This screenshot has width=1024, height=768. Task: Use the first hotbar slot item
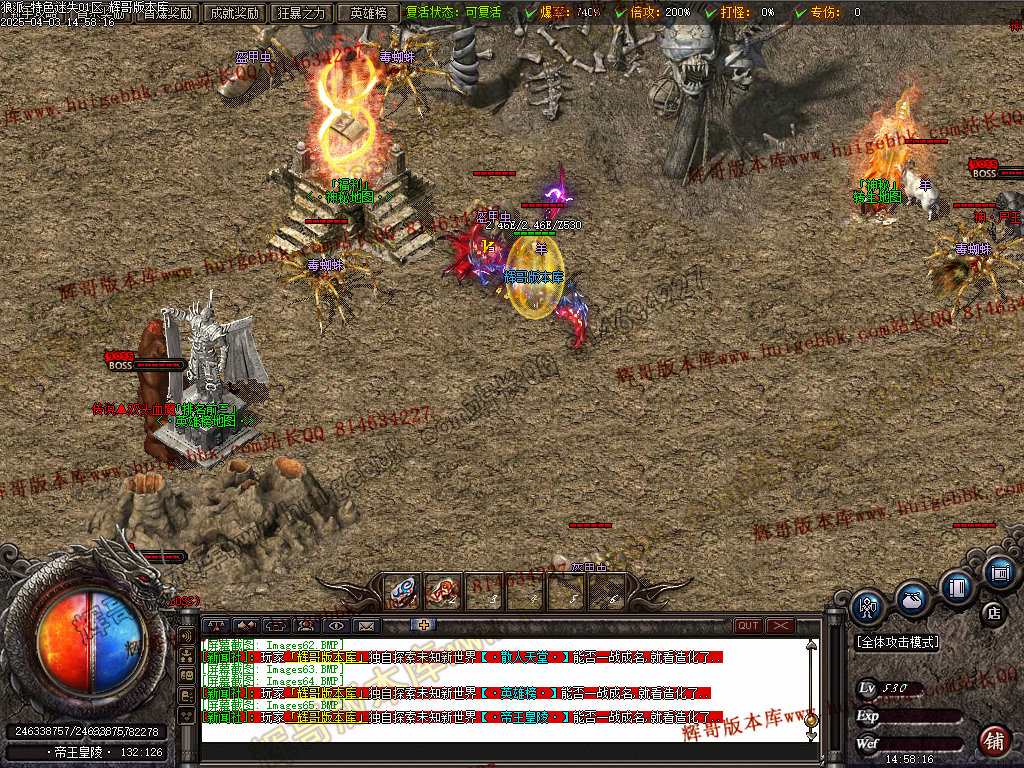click(x=403, y=591)
